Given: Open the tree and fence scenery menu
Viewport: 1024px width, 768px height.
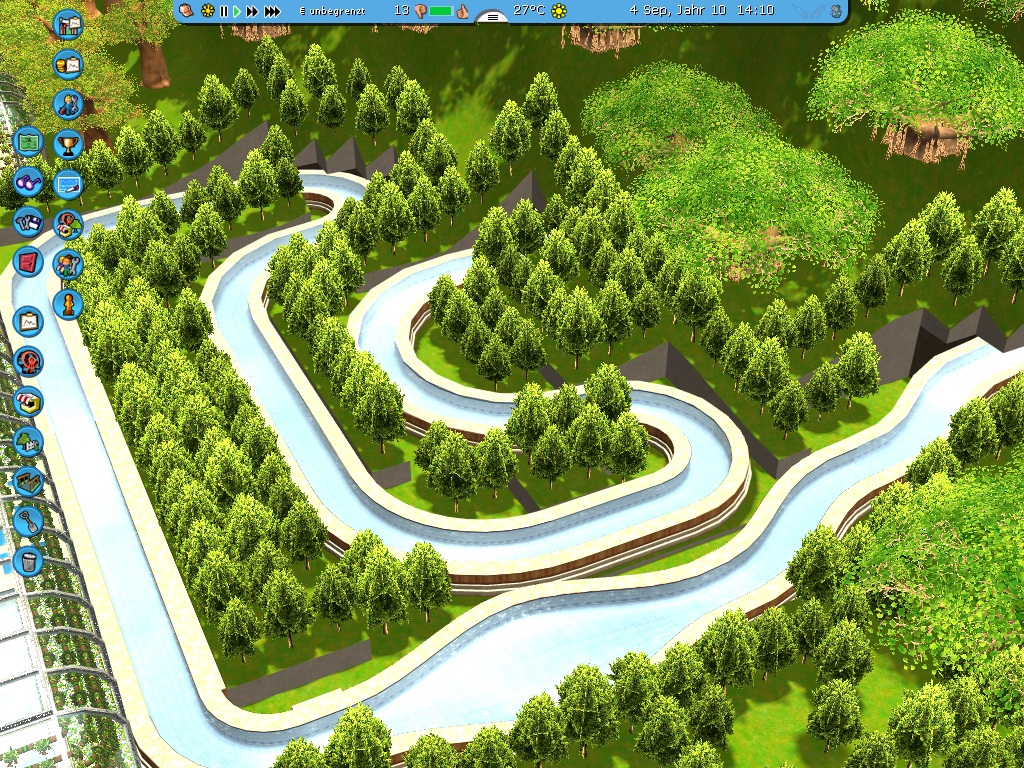Looking at the screenshot, I should (28, 441).
